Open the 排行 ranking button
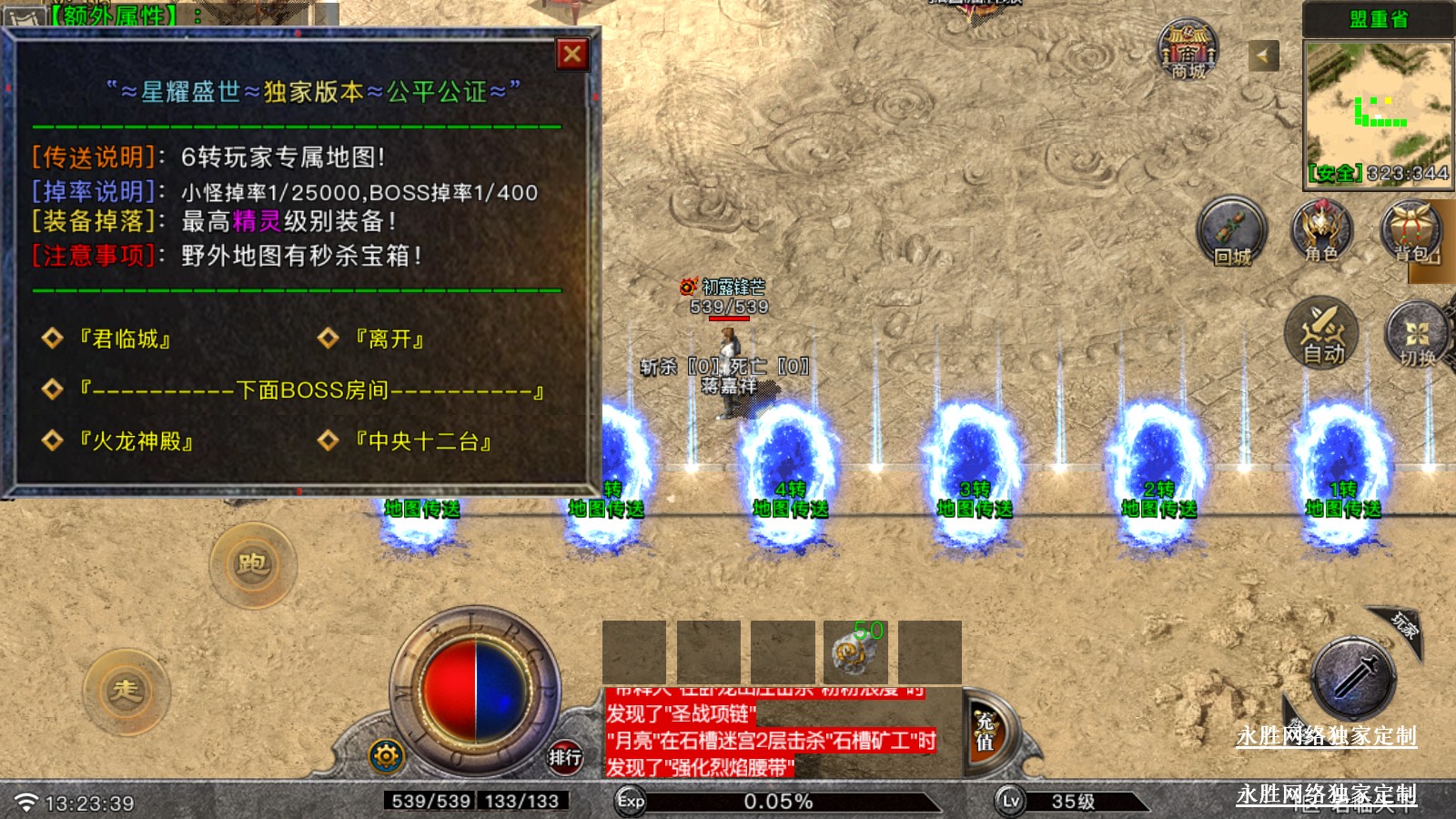1456x819 pixels. (x=564, y=756)
